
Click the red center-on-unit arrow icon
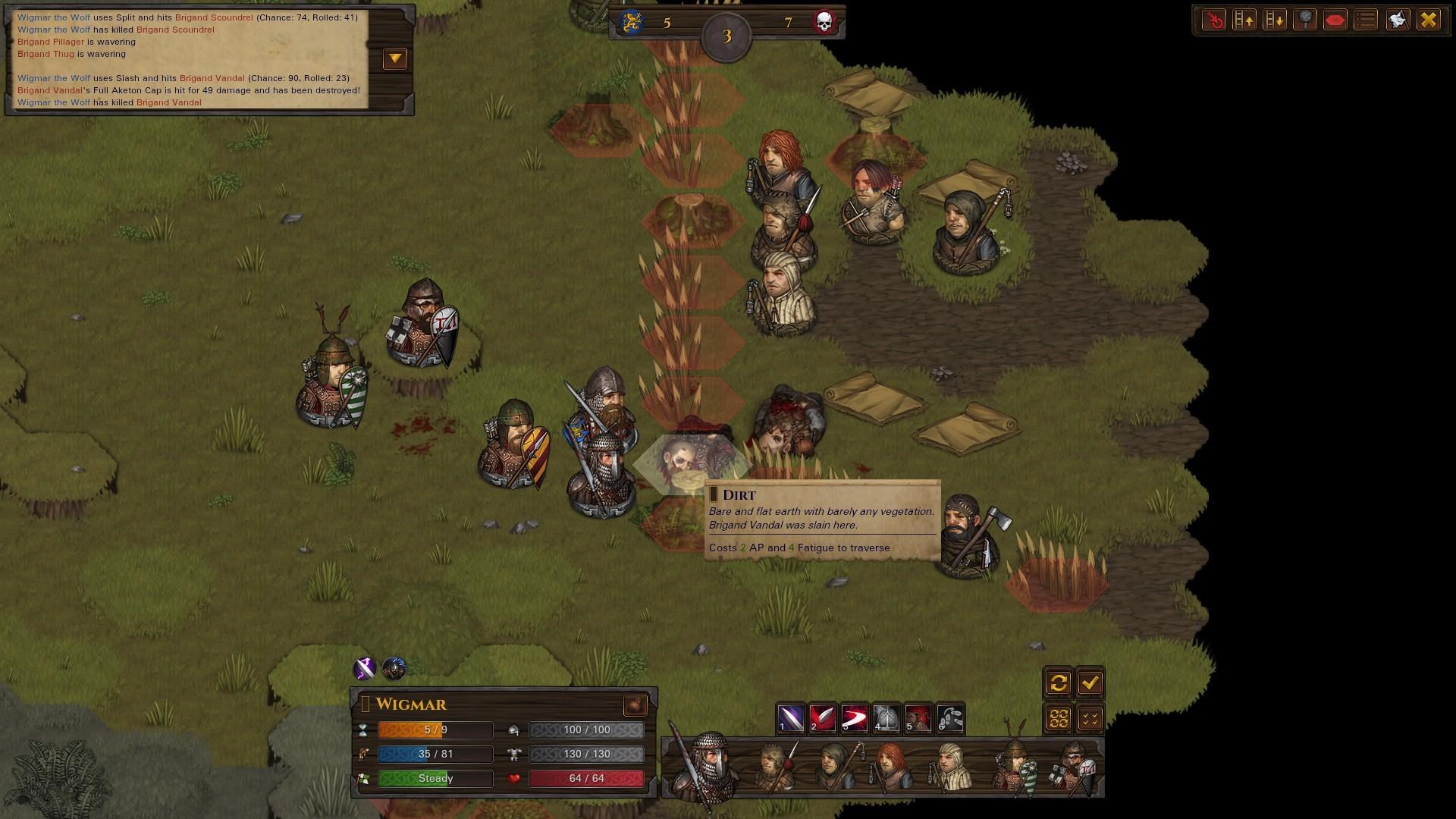[x=1214, y=20]
